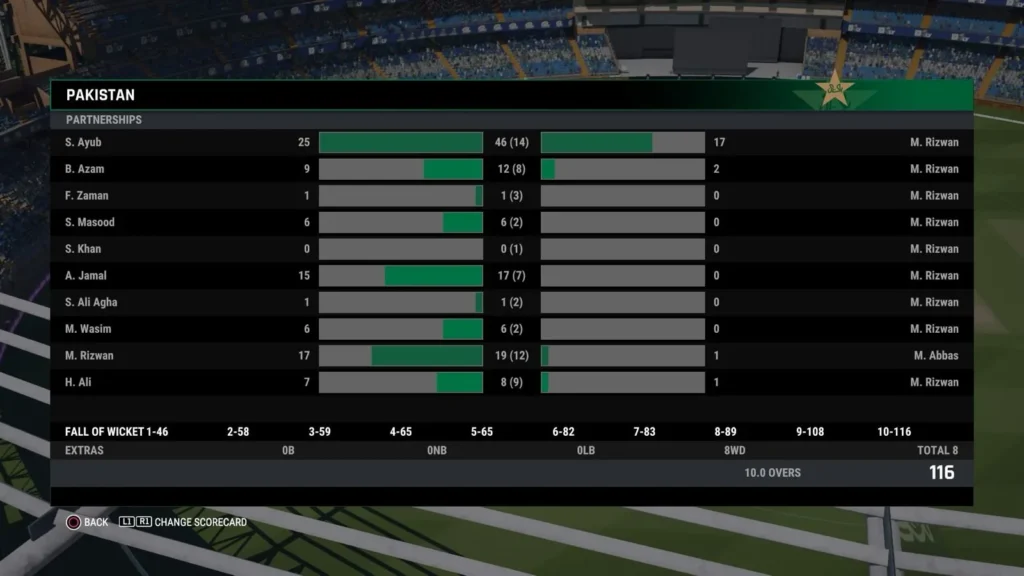Highlight the M. Wasim partnership row
Image resolution: width=1024 pixels, height=576 pixels.
(511, 329)
